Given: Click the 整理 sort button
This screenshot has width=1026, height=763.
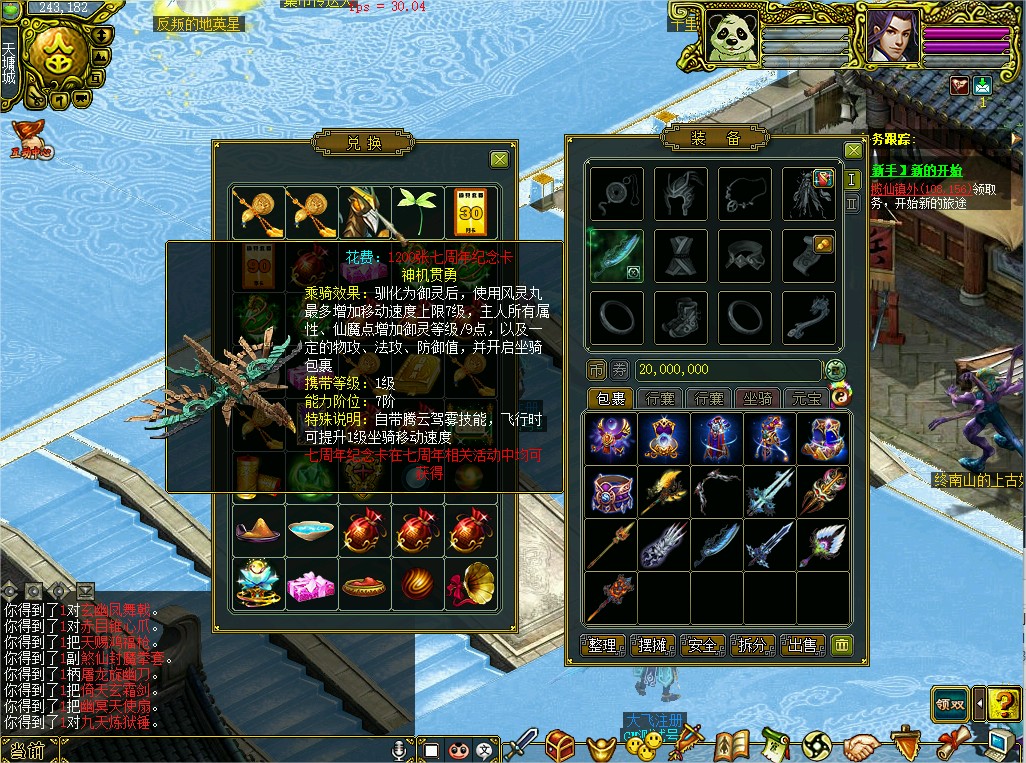Looking at the screenshot, I should point(603,646).
